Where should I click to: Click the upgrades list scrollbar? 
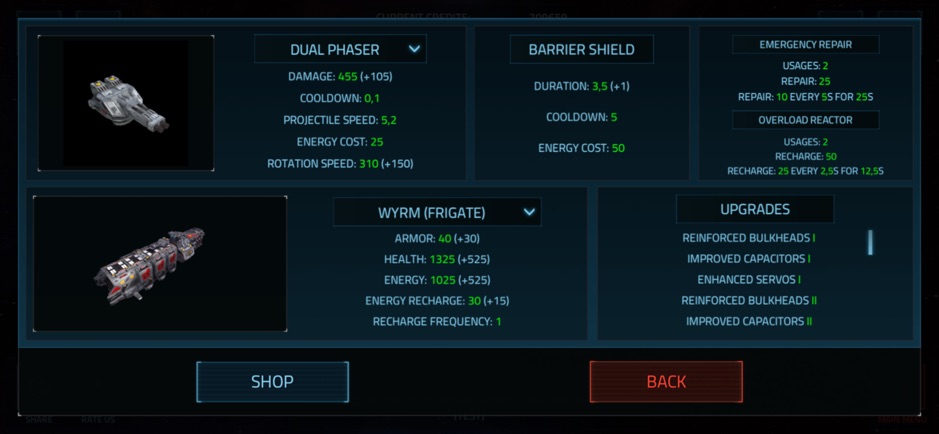(870, 242)
